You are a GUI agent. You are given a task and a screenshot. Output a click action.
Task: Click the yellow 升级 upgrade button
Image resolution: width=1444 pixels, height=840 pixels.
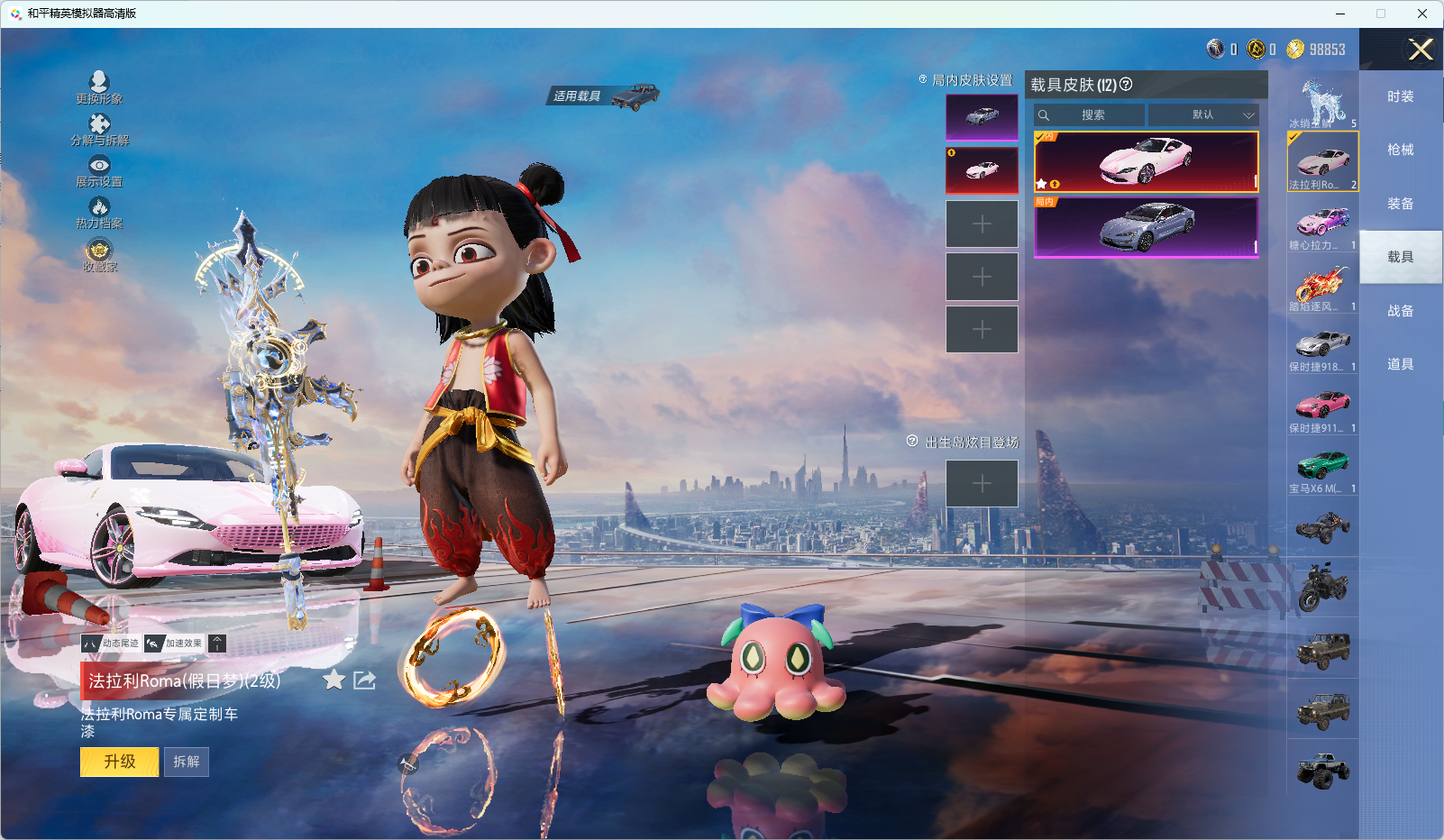click(119, 762)
